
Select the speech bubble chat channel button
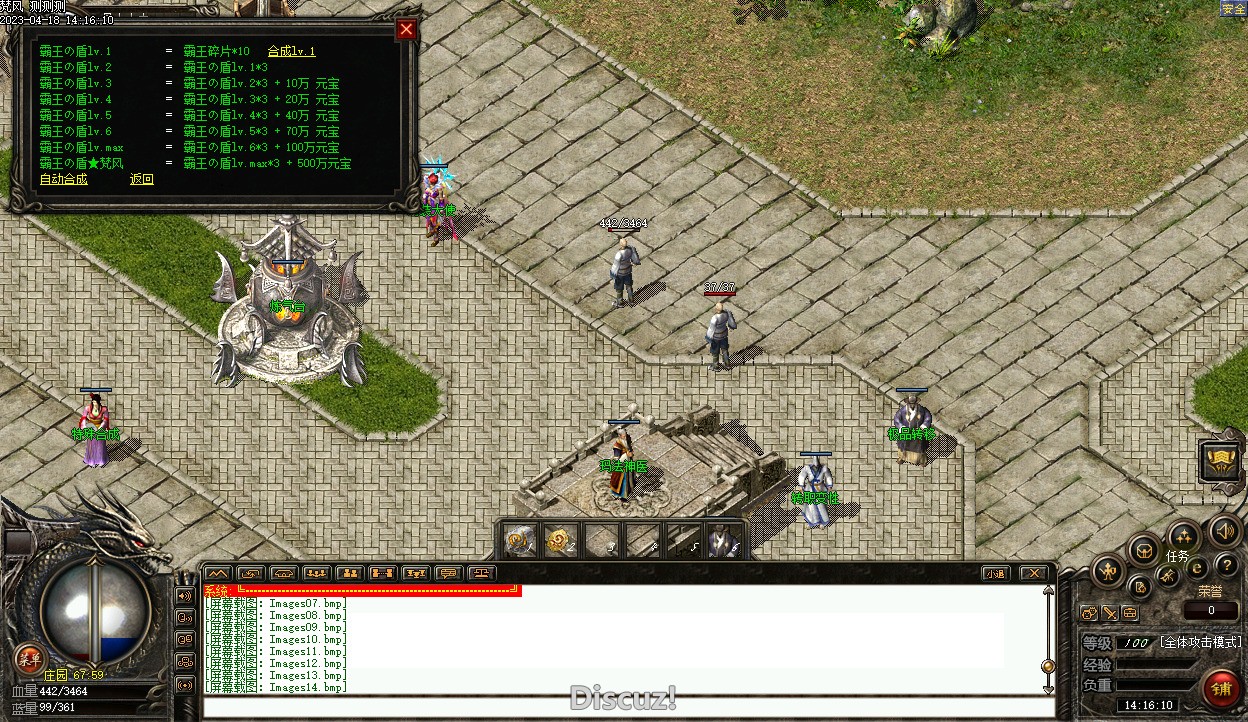coord(449,573)
